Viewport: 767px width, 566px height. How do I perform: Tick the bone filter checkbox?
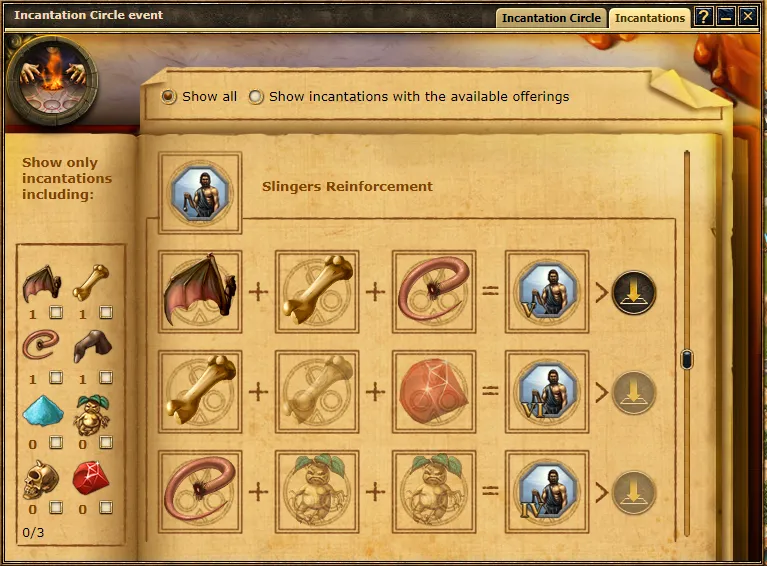[x=106, y=313]
